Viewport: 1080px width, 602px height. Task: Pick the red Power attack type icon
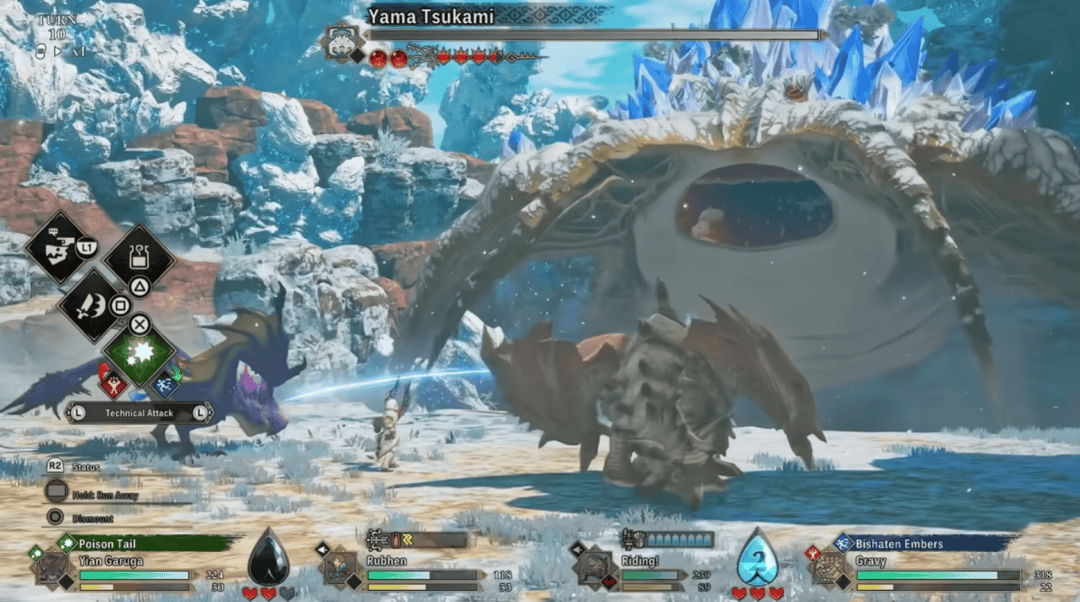coord(112,381)
